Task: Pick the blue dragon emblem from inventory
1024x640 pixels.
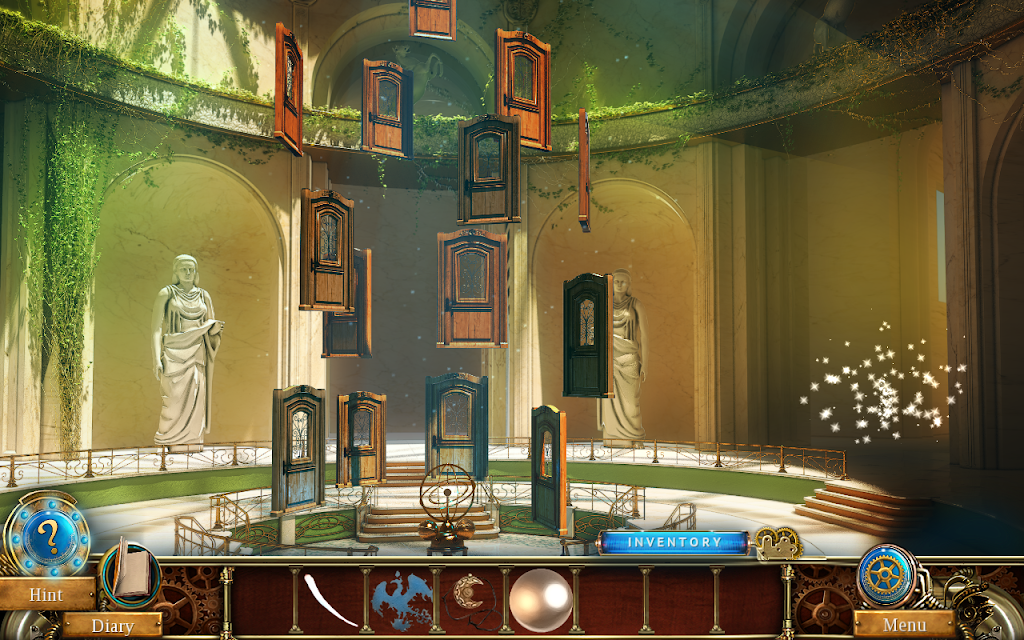Action: (x=402, y=599)
